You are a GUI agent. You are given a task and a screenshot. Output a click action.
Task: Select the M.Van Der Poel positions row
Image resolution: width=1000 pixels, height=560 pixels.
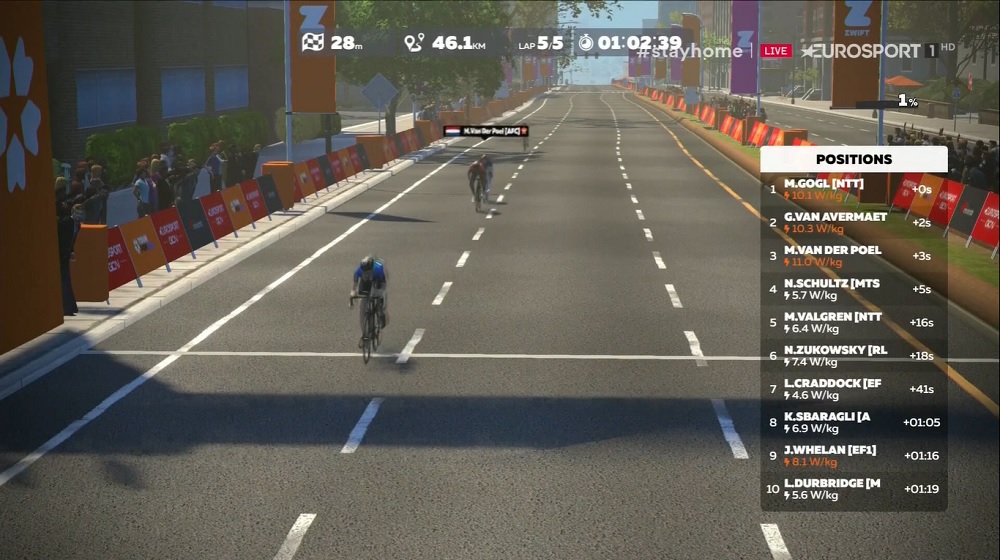pos(853,256)
